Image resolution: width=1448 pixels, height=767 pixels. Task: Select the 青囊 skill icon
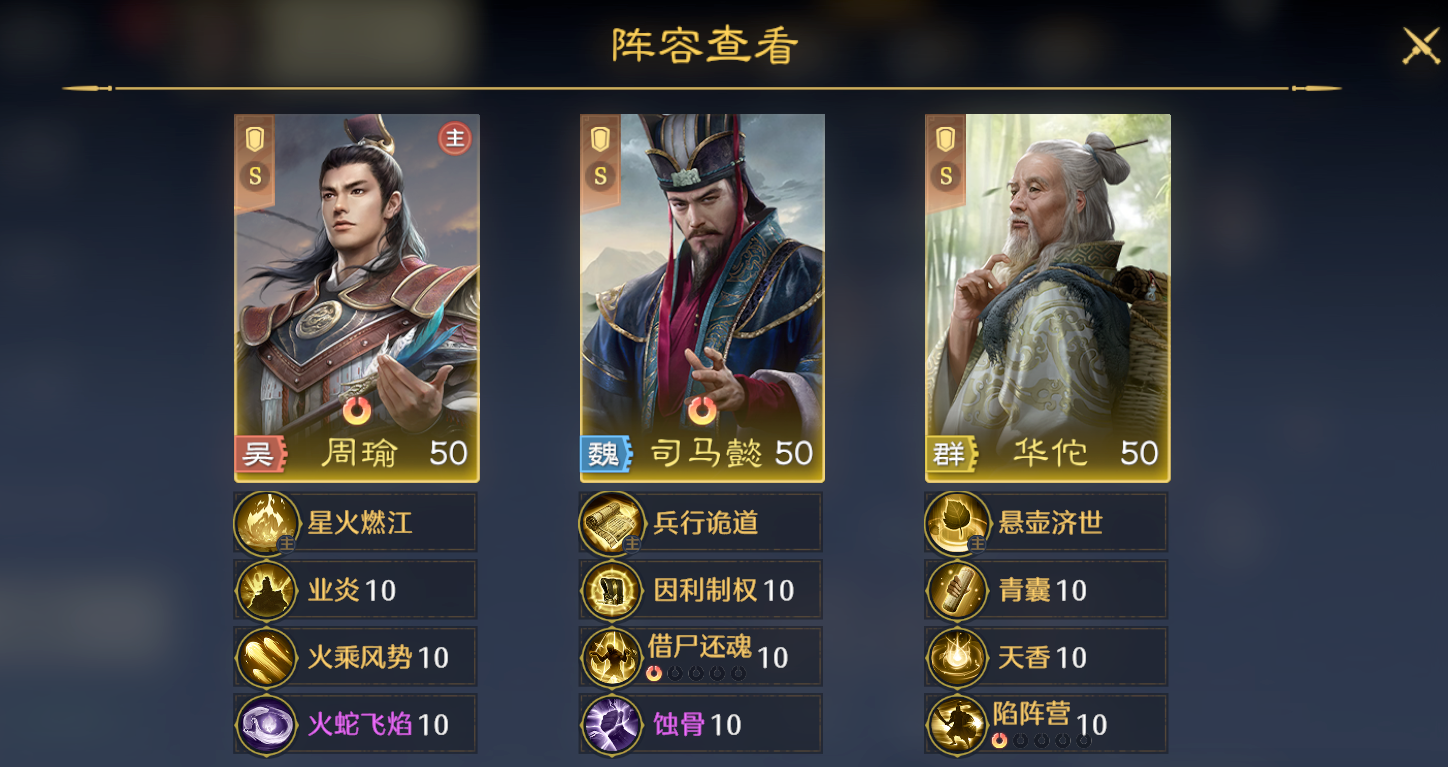click(957, 589)
